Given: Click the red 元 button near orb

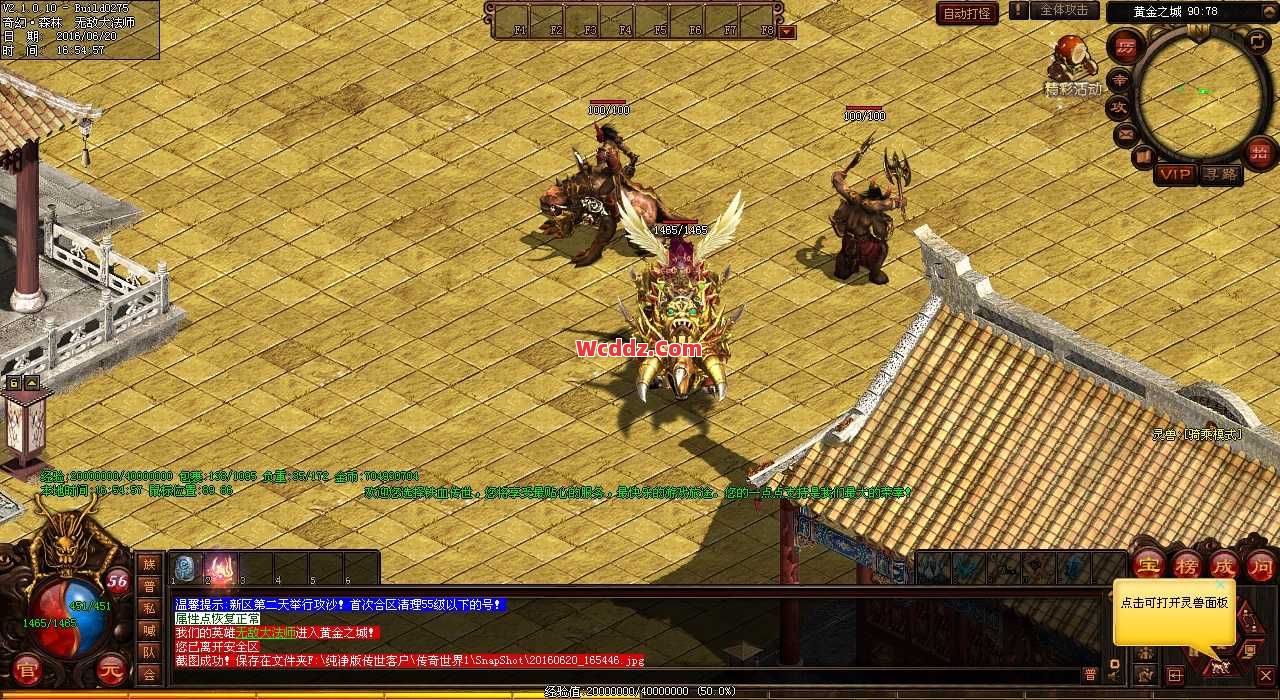Looking at the screenshot, I should tap(113, 669).
